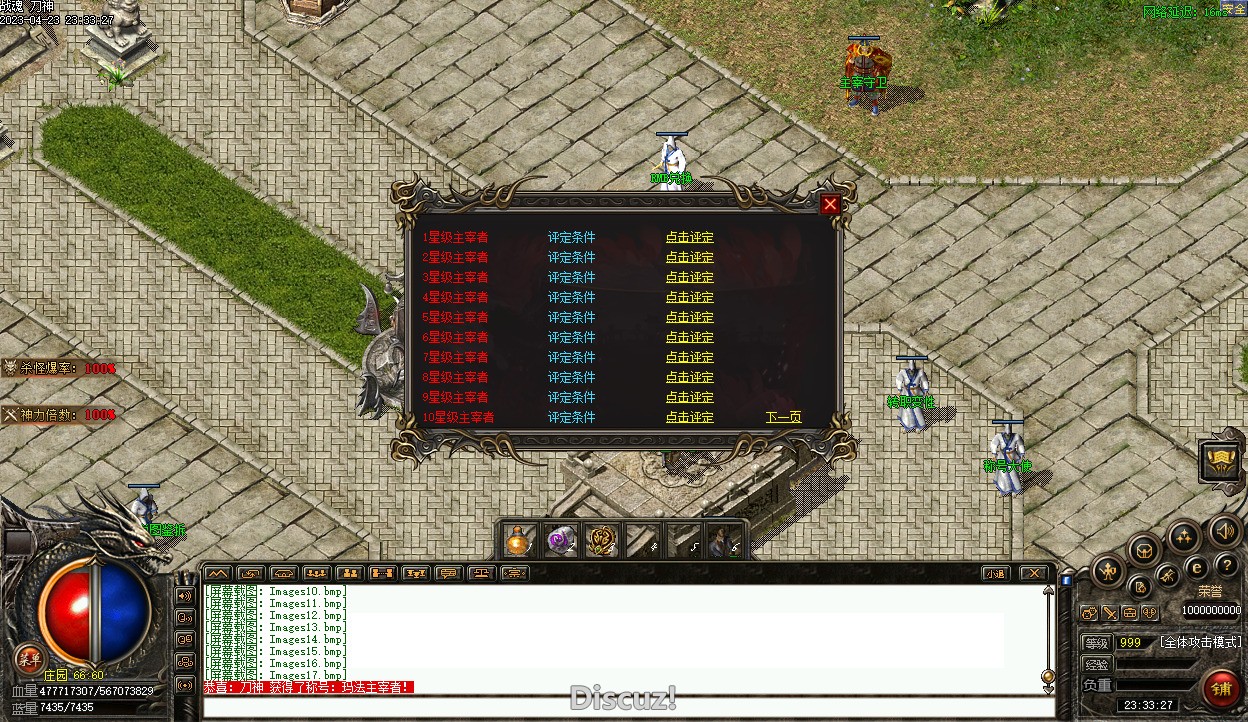Screen dimensions: 1248x722
Task: Toggle the sound speaker button
Action: point(1224,531)
